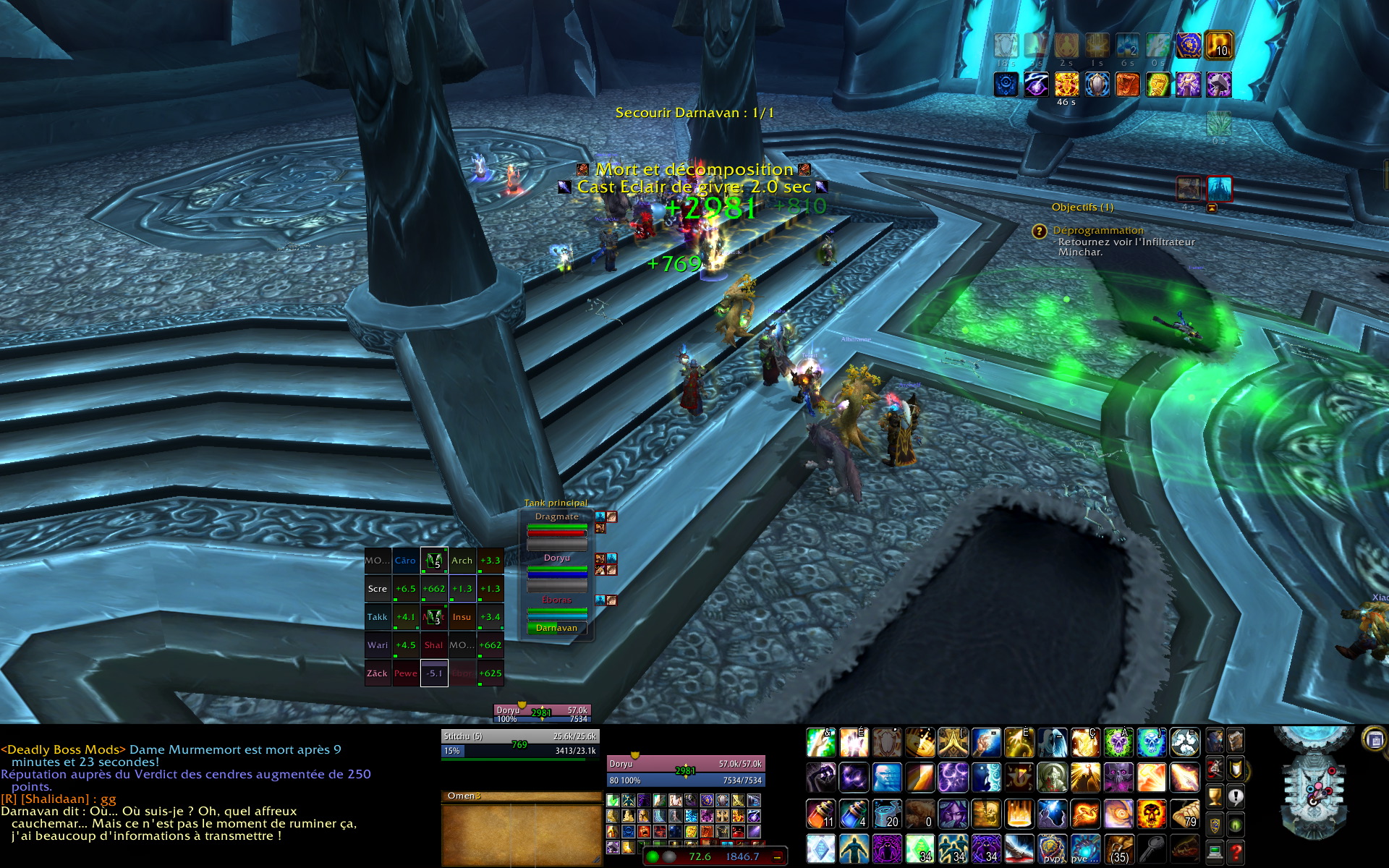Viewport: 1389px width, 868px height.
Task: Activate the green skull ability
Action: pyautogui.click(x=1117, y=743)
